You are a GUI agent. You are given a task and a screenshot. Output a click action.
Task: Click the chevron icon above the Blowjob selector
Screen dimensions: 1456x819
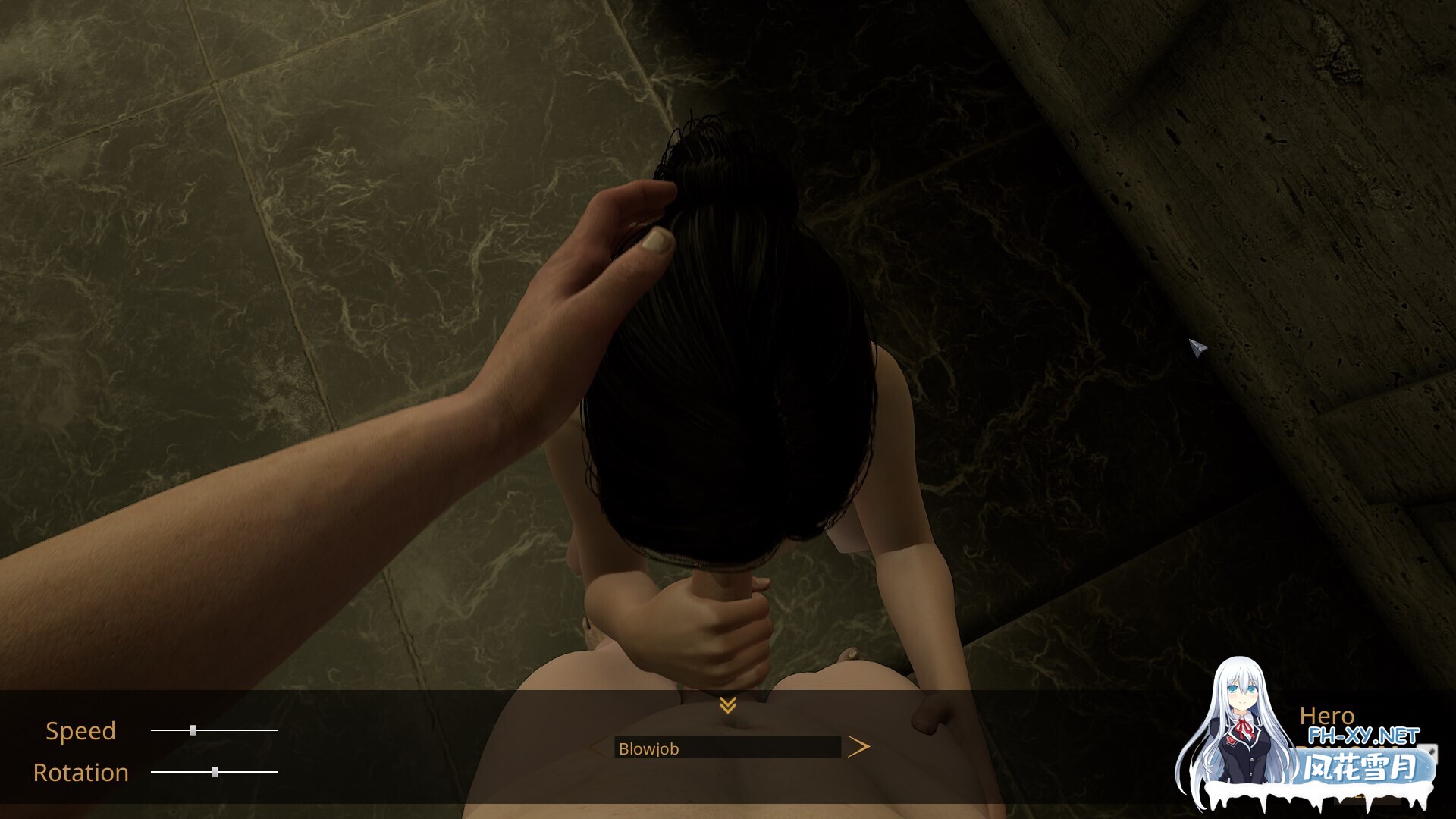click(728, 705)
